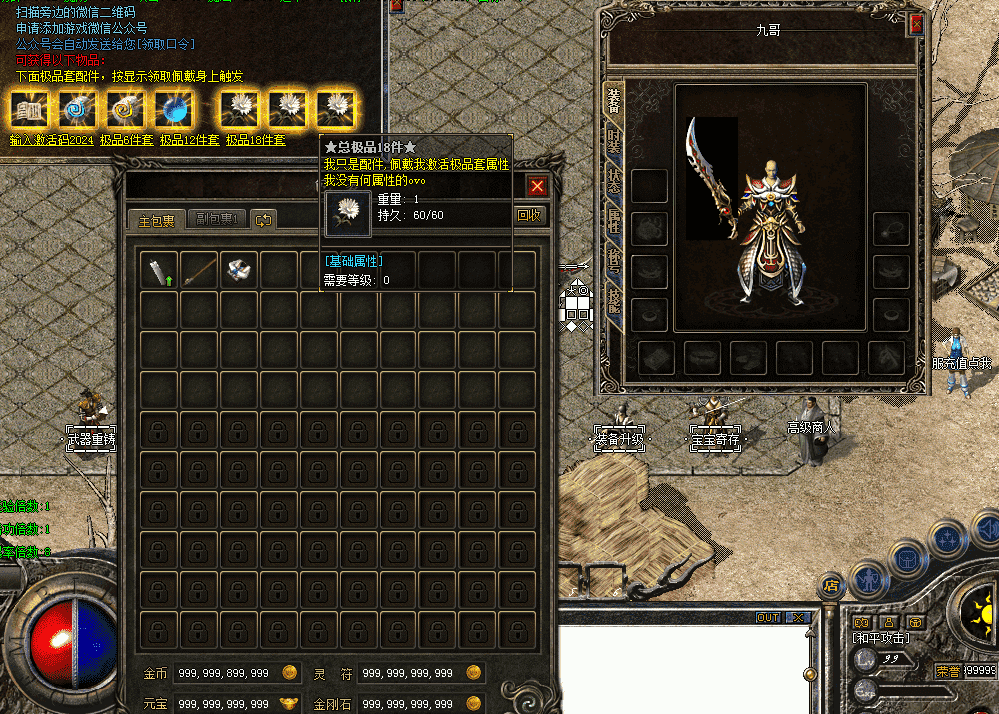Switch to the 状态 status tab
The width and height of the screenshot is (999, 714).
[613, 185]
